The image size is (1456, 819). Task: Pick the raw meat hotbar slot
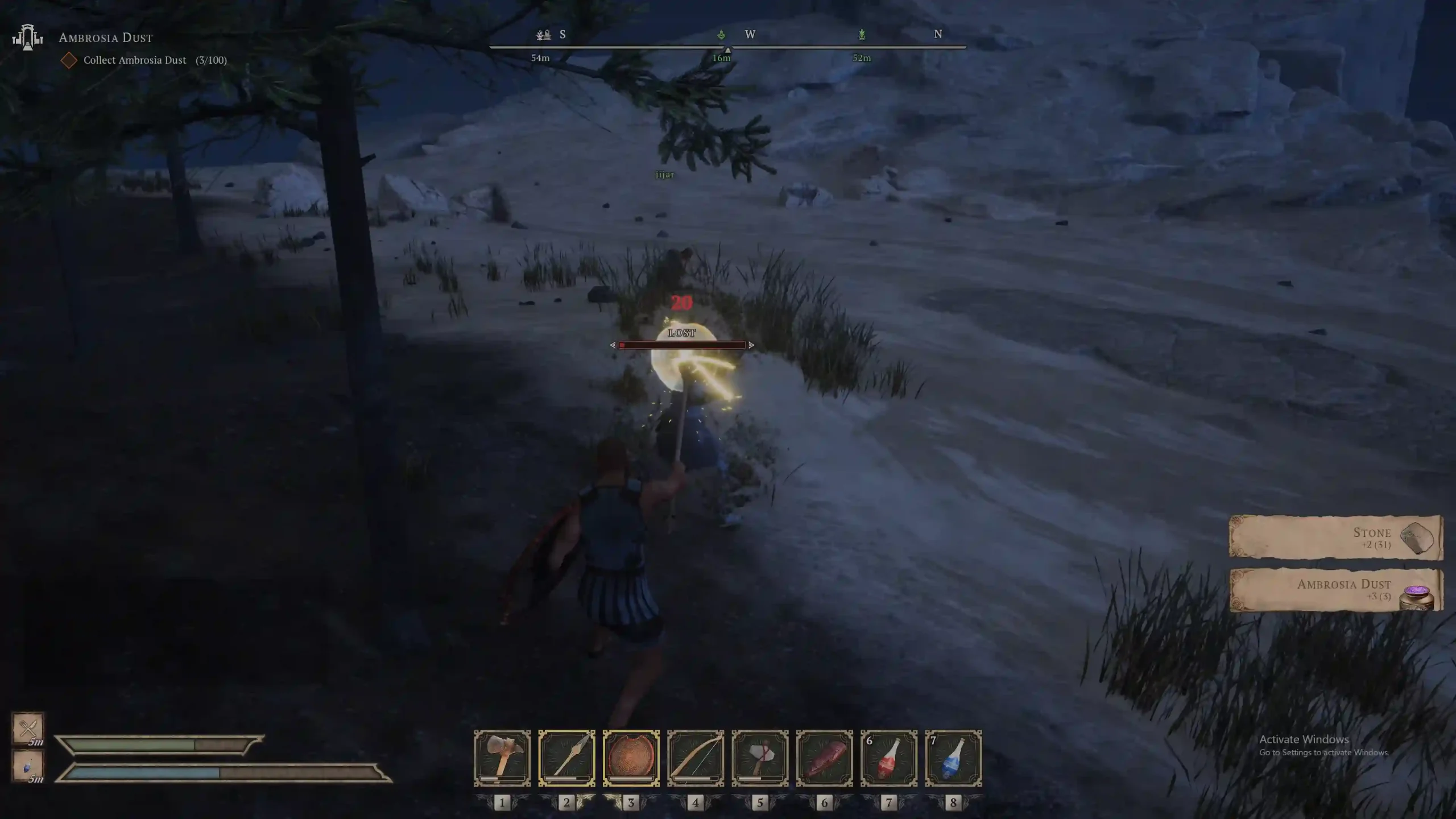tap(824, 758)
